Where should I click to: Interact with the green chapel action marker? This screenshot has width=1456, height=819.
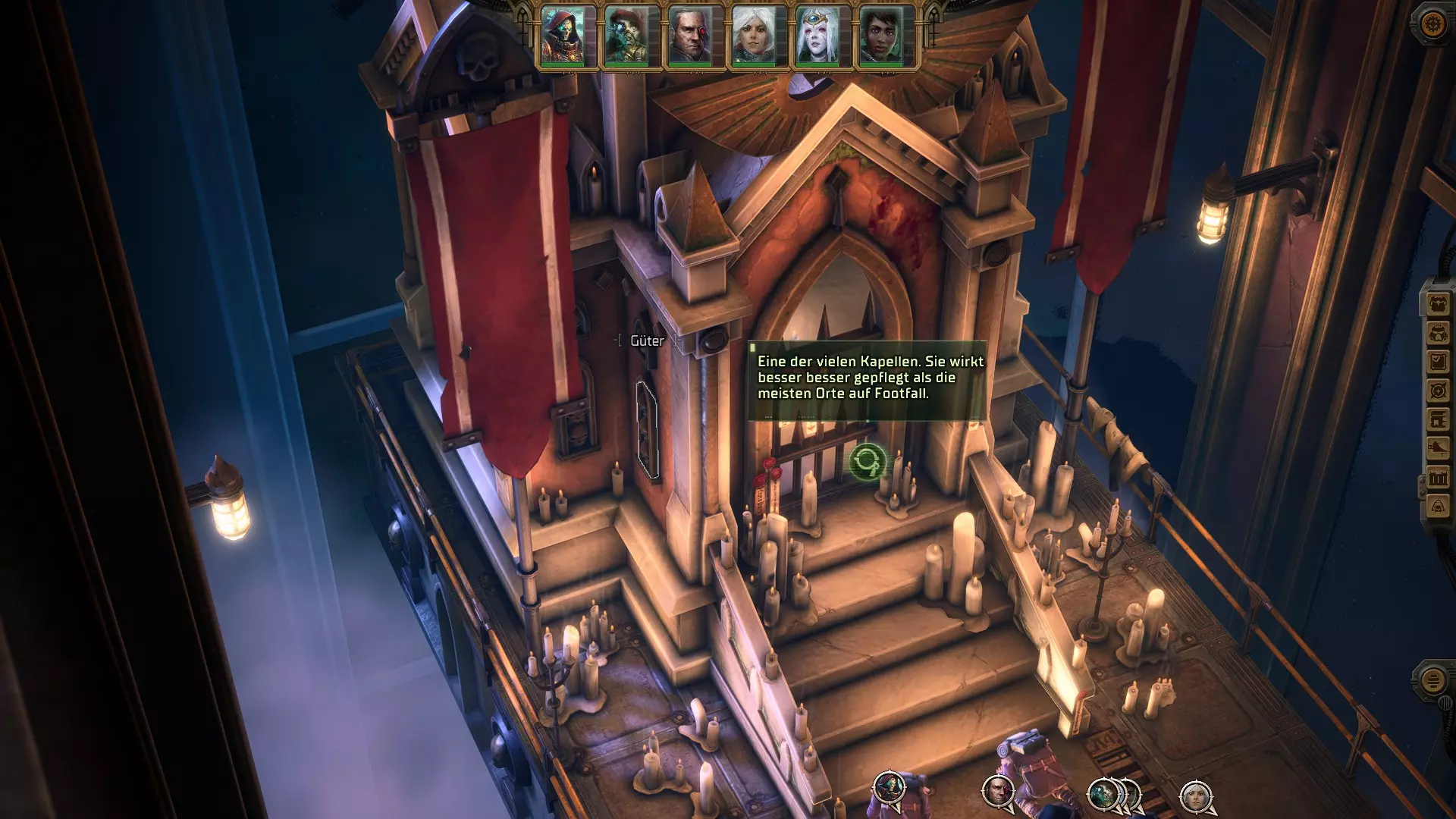pyautogui.click(x=868, y=461)
